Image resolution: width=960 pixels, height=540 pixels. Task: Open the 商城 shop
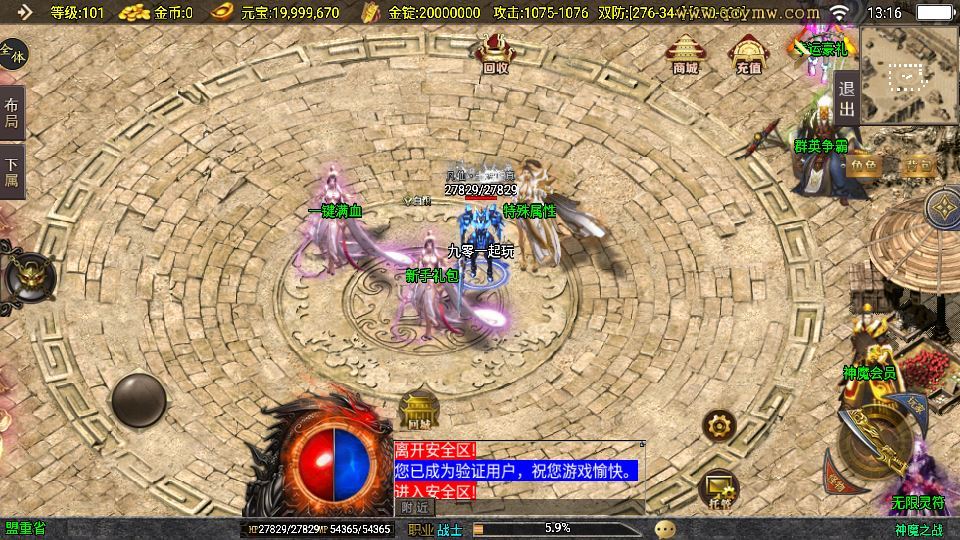coord(685,53)
